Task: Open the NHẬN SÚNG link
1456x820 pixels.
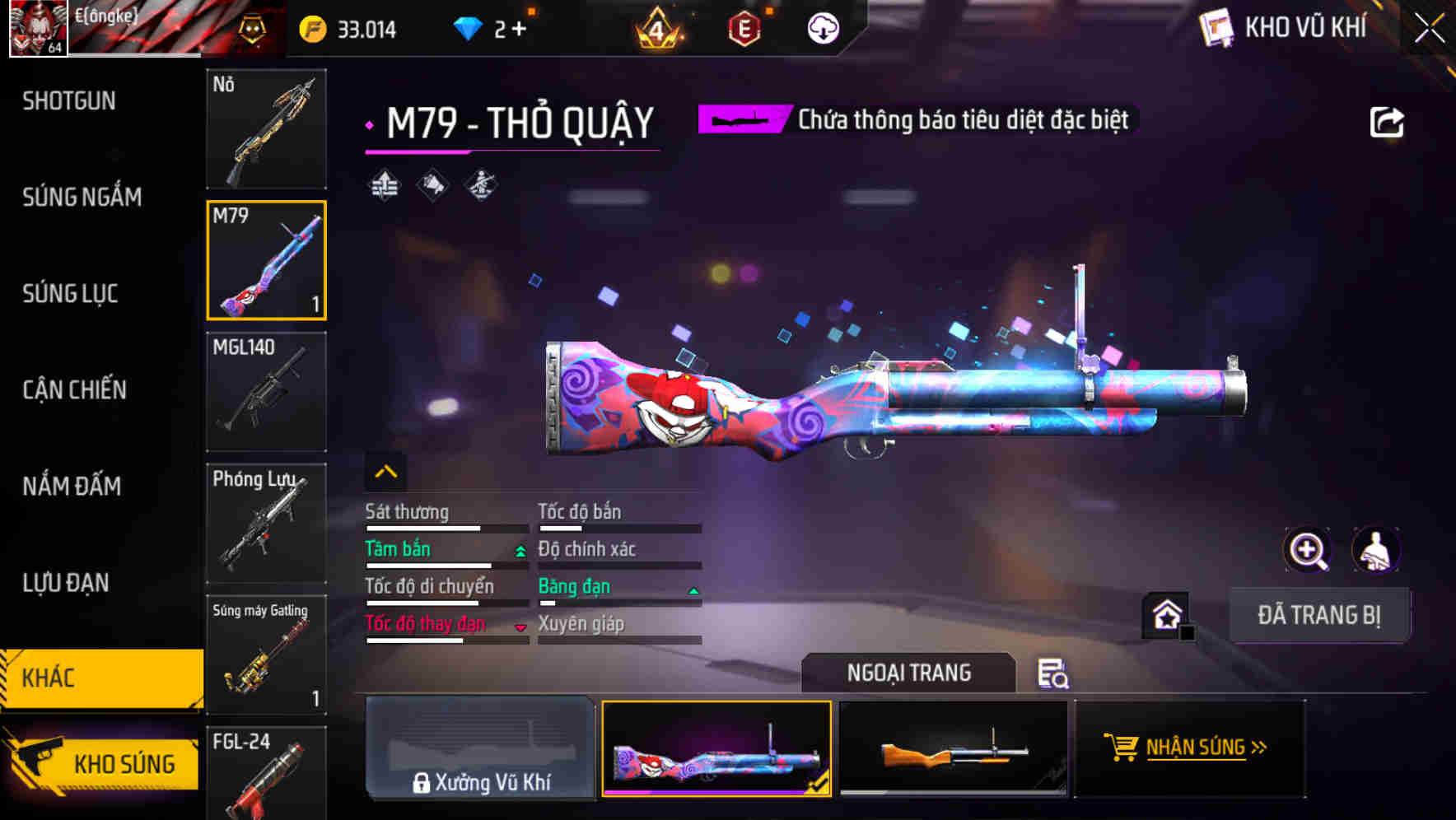Action: click(1190, 748)
